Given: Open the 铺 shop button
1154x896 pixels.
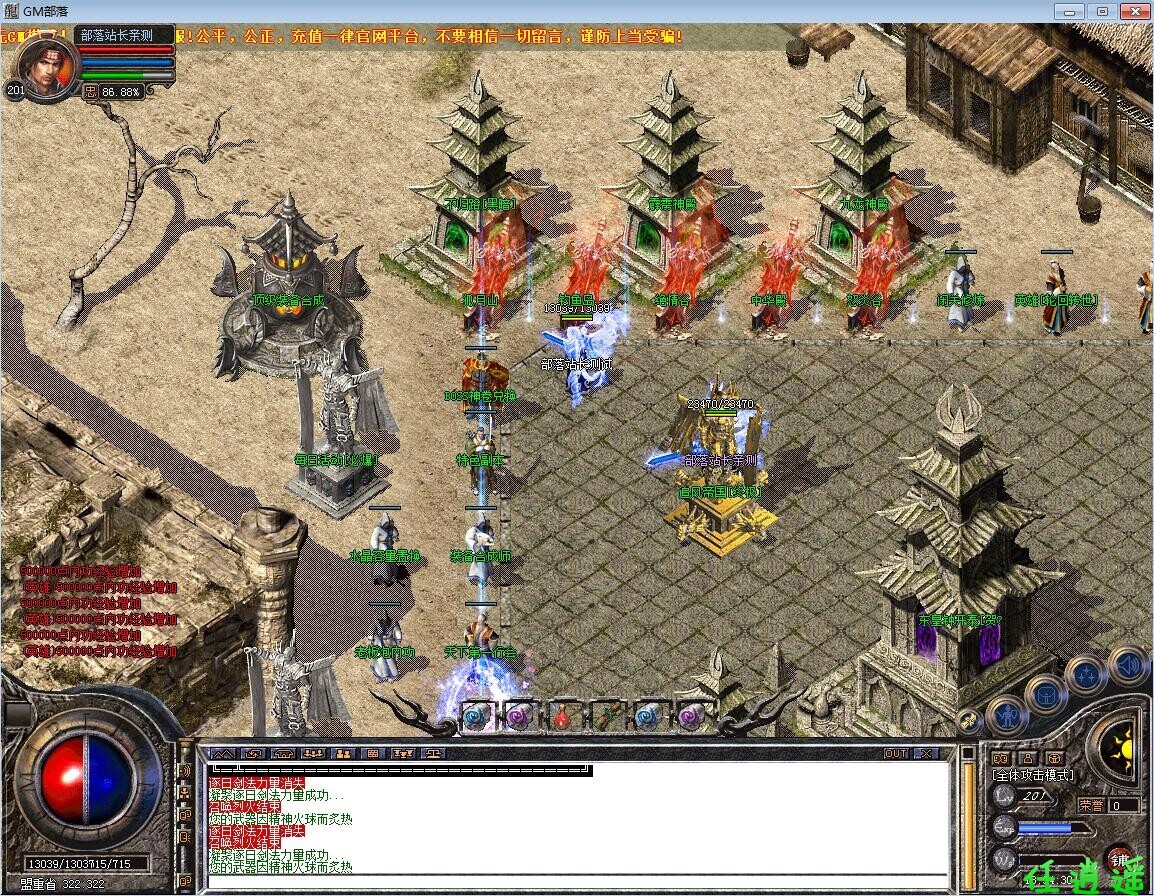Looking at the screenshot, I should [1118, 859].
